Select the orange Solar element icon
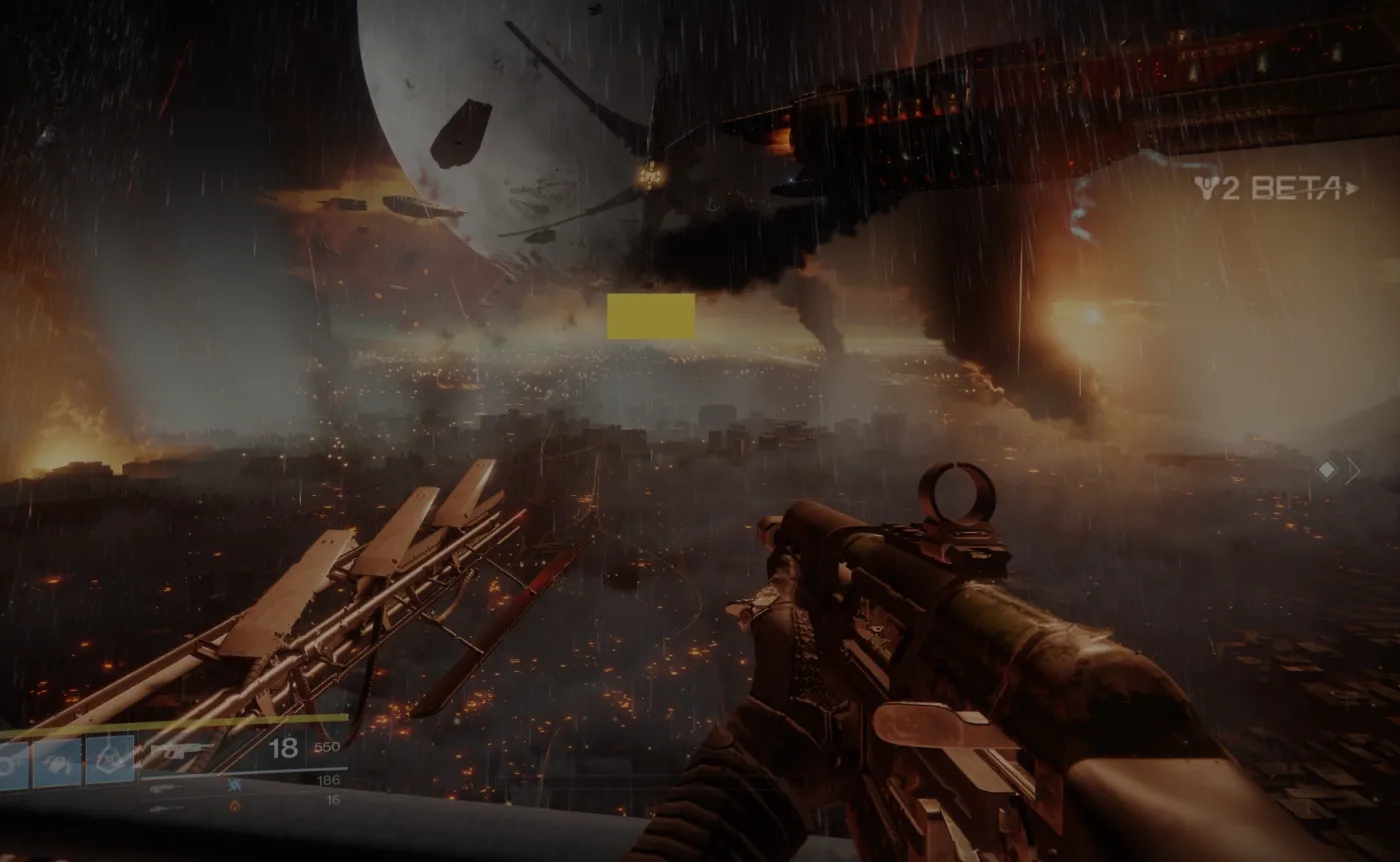The width and height of the screenshot is (1400, 862). click(x=234, y=806)
